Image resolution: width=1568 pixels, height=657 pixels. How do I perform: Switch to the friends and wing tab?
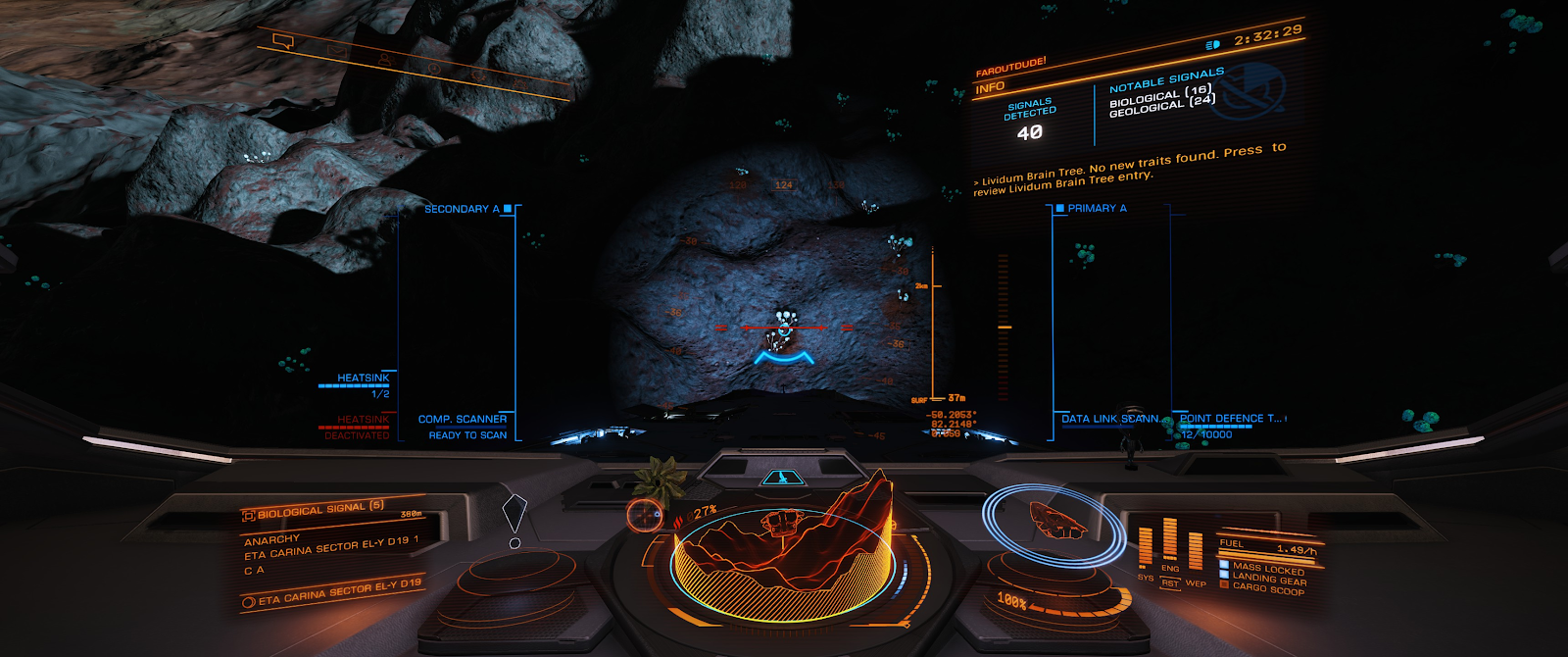385,60
